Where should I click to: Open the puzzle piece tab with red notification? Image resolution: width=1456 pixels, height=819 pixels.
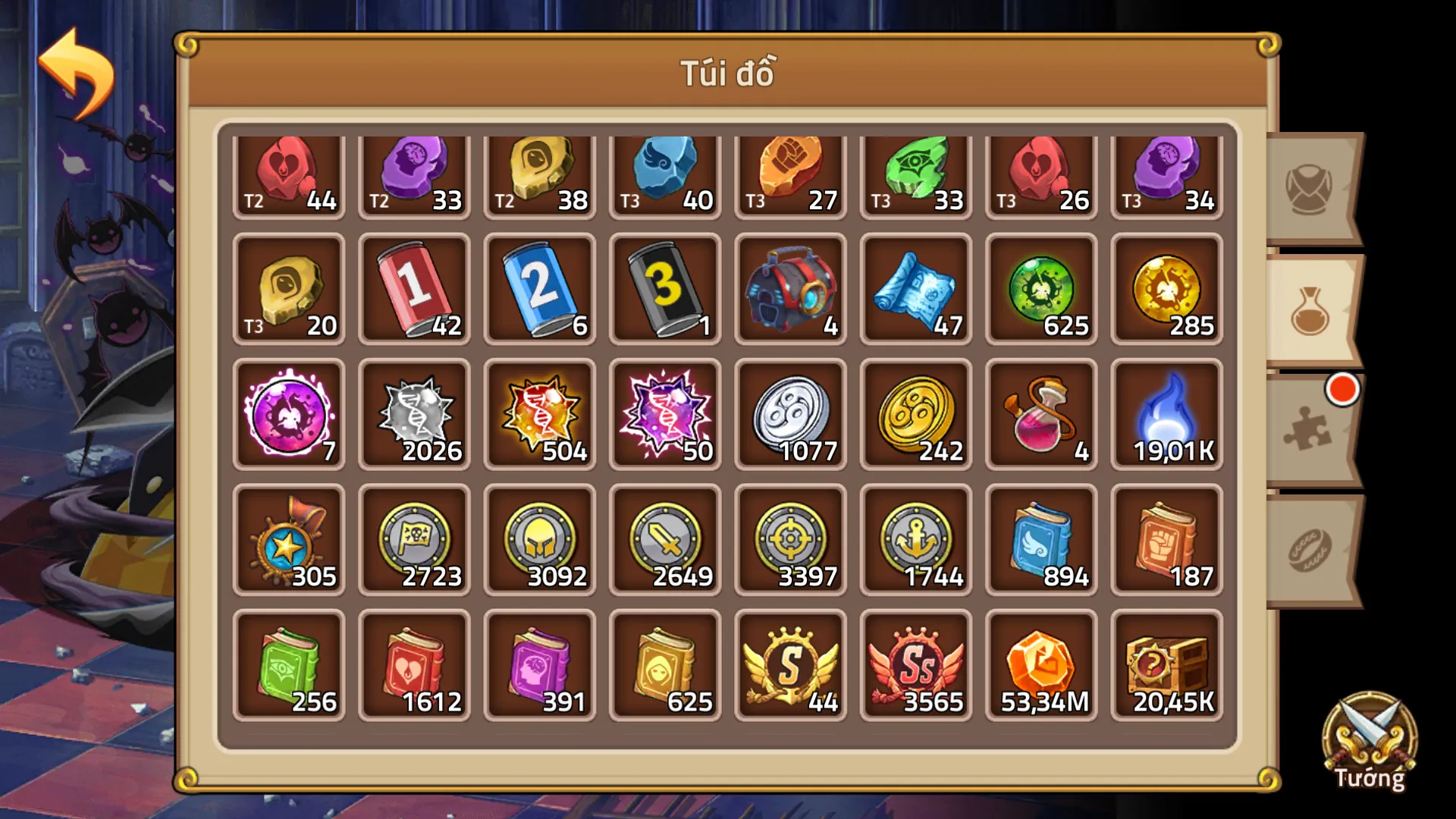click(x=1308, y=425)
